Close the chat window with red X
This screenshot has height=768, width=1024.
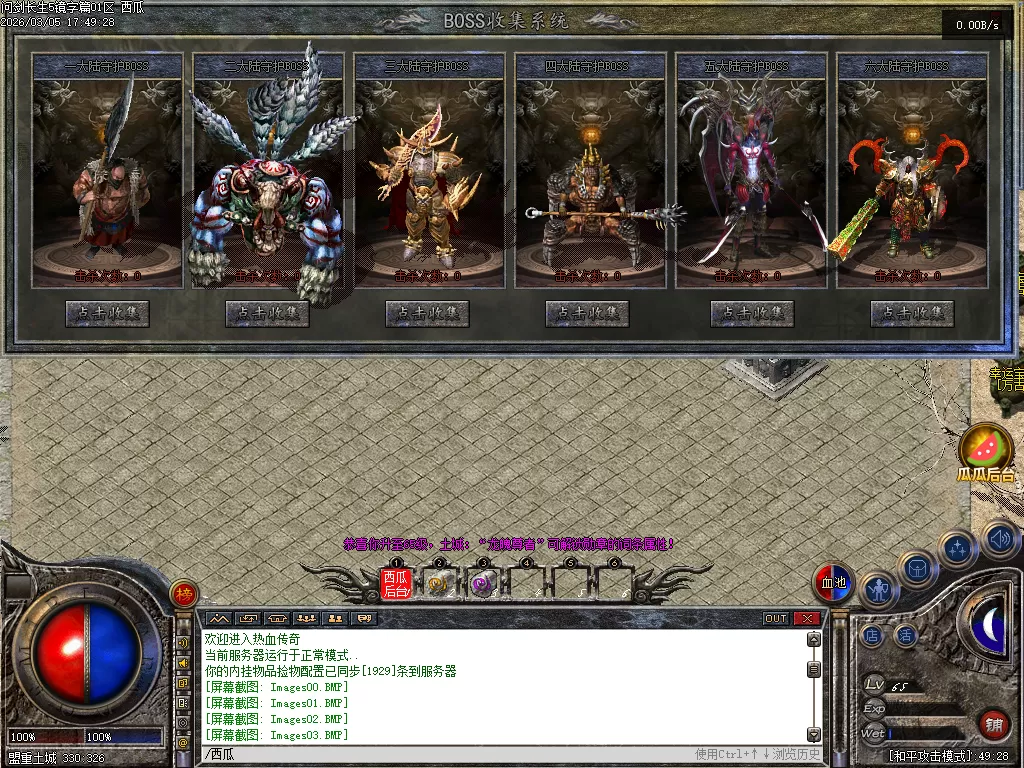click(x=807, y=618)
